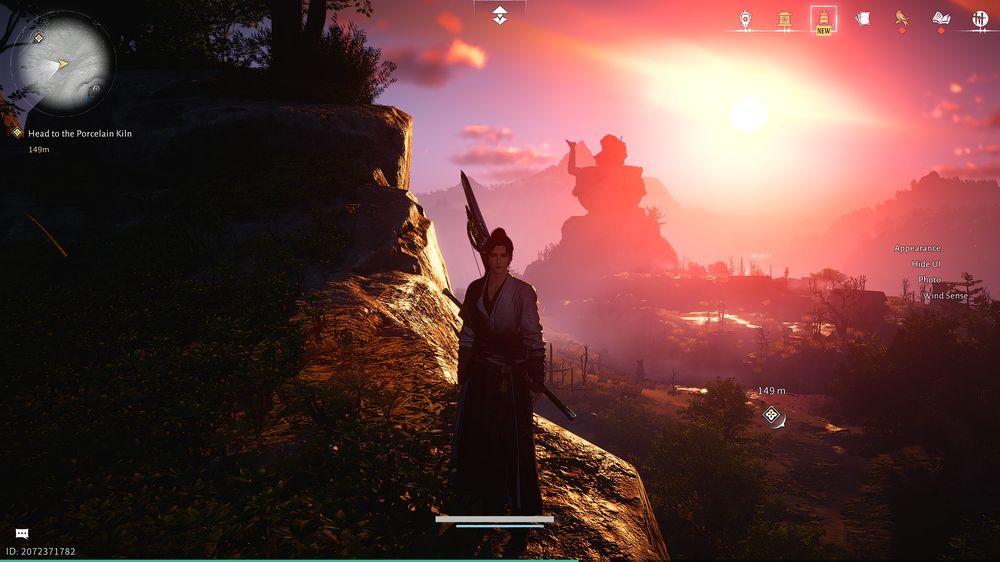Select the Head to the Porcelain Kiln quest tracker
This screenshot has width=1000, height=562.
79,133
